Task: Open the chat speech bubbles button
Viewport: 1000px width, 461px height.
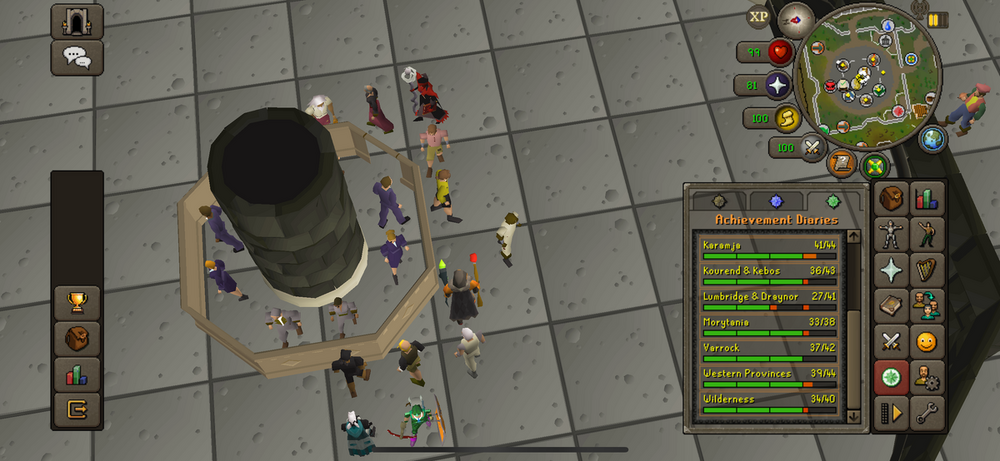Action: (x=77, y=57)
